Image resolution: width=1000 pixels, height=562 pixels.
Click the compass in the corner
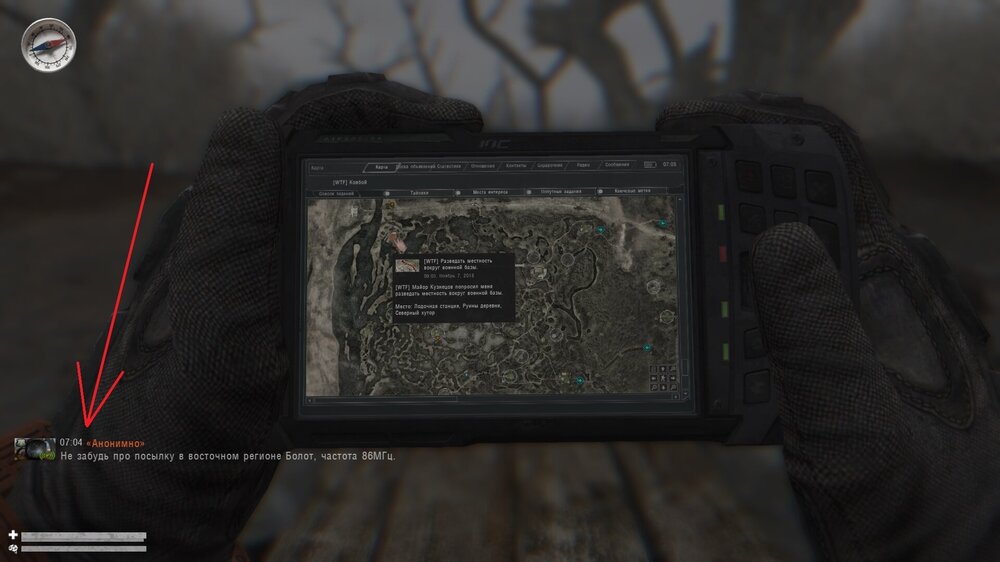tap(47, 45)
